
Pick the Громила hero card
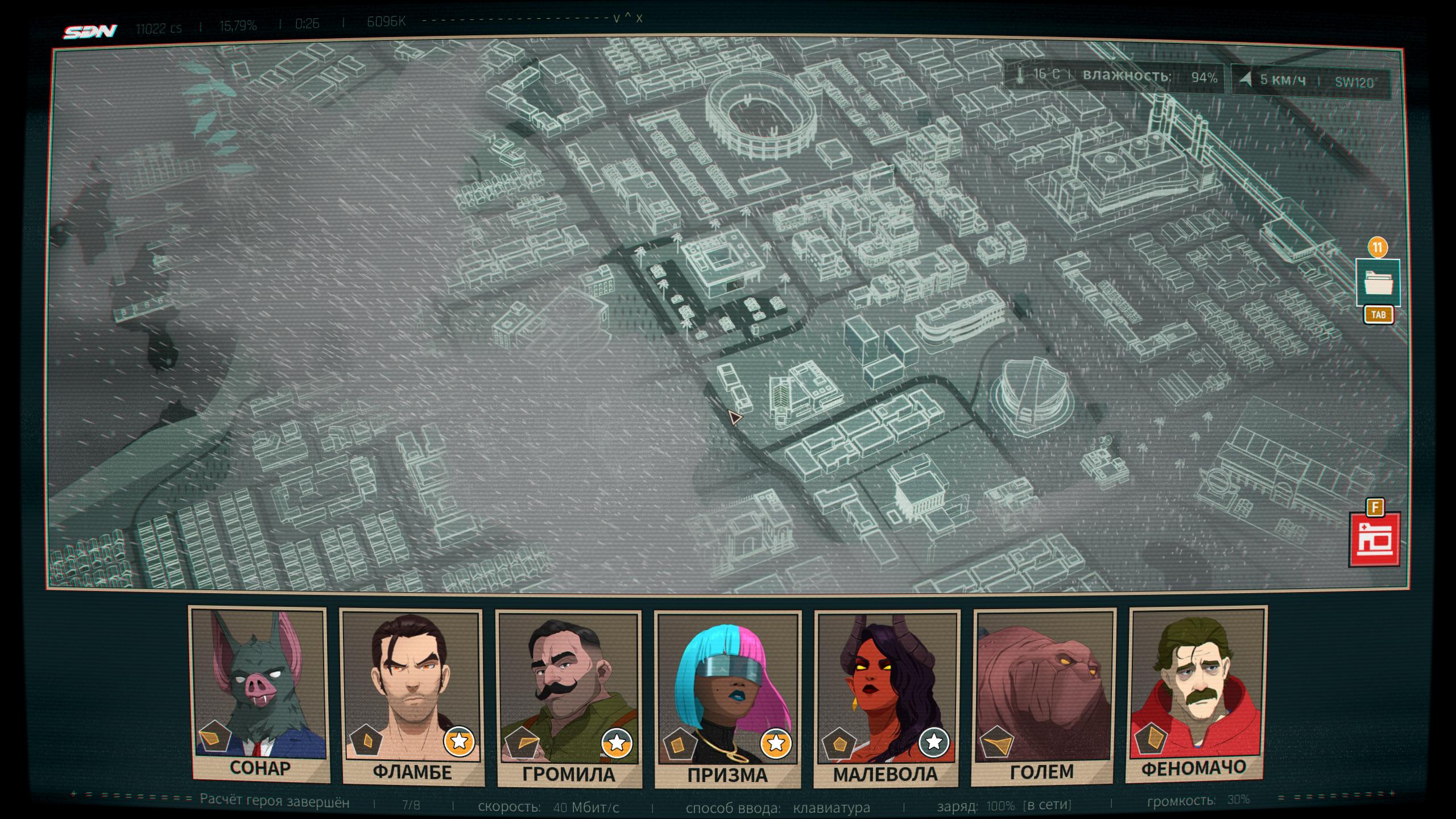coord(569,698)
